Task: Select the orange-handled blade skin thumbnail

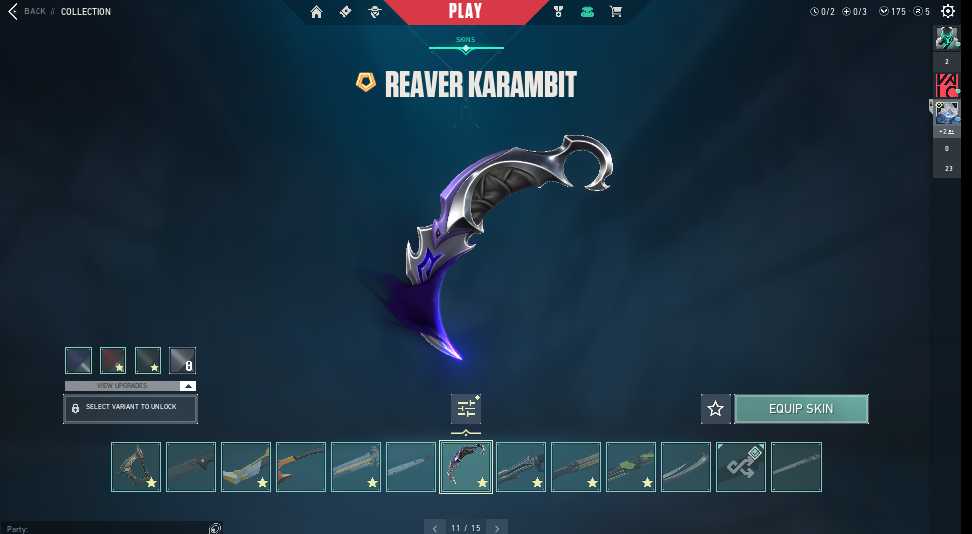Action: (301, 467)
